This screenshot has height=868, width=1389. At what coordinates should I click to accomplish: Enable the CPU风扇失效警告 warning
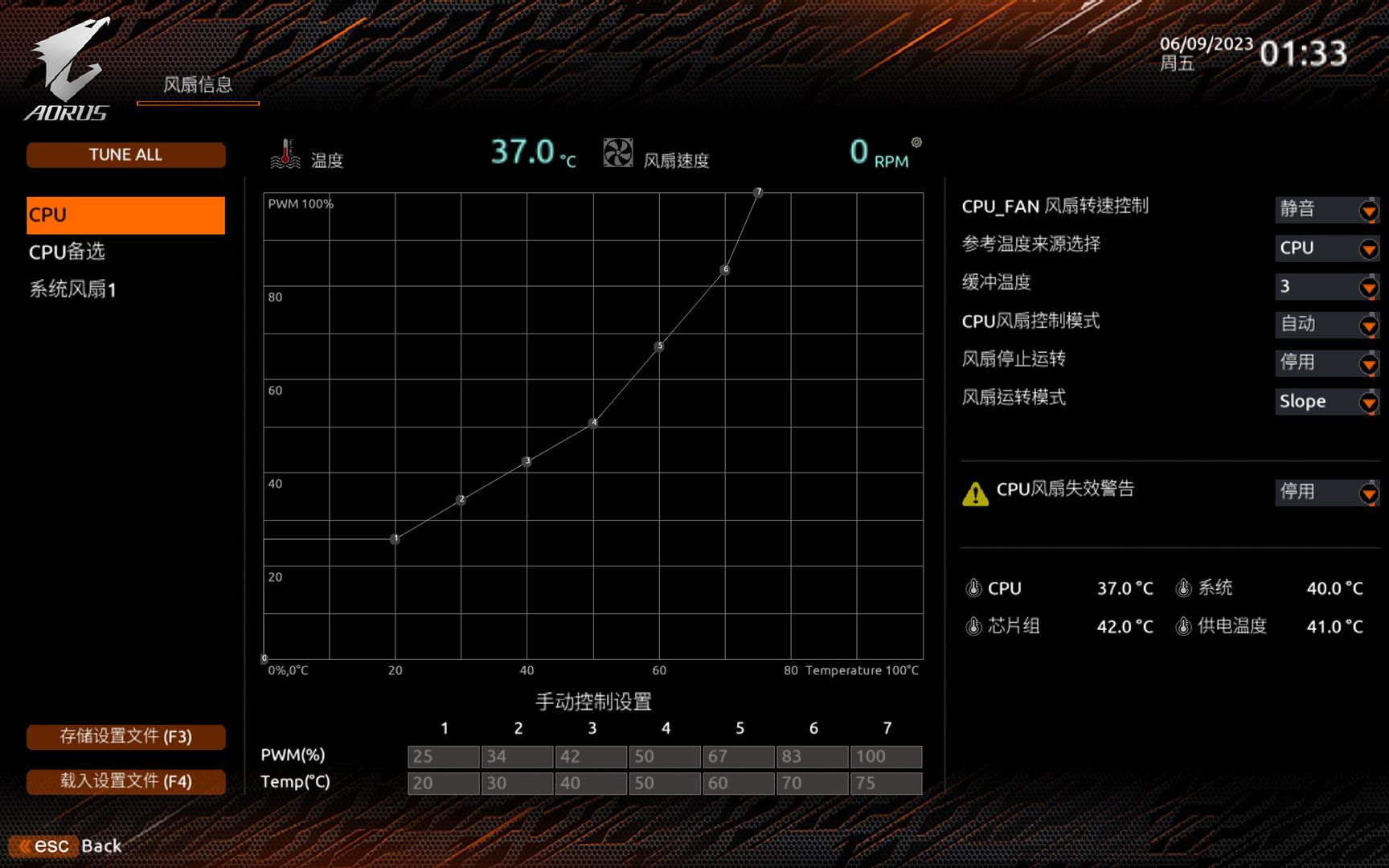tap(1366, 493)
